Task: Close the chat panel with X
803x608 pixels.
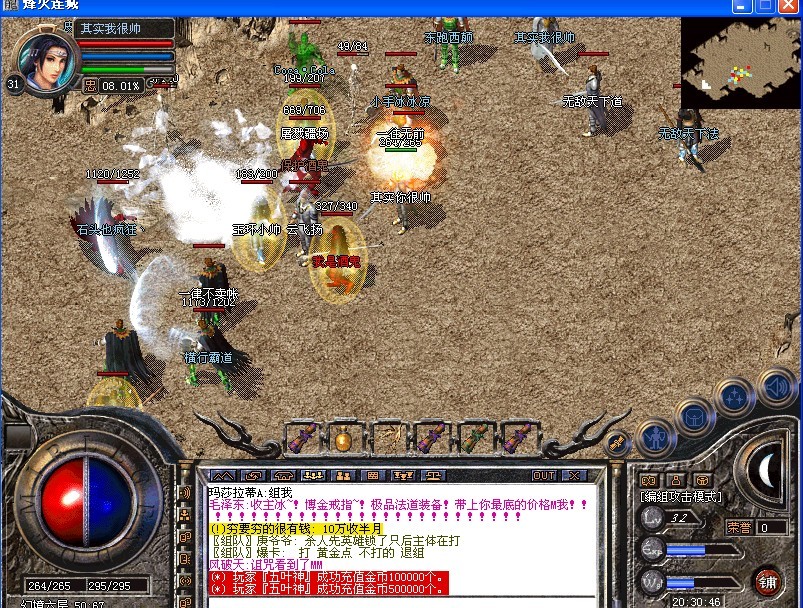Action: pos(574,475)
